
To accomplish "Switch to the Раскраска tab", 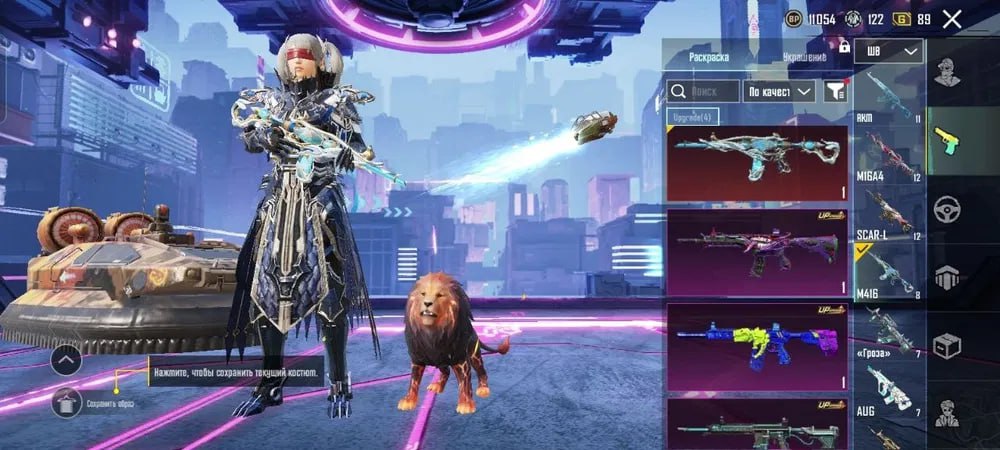I will pos(709,57).
